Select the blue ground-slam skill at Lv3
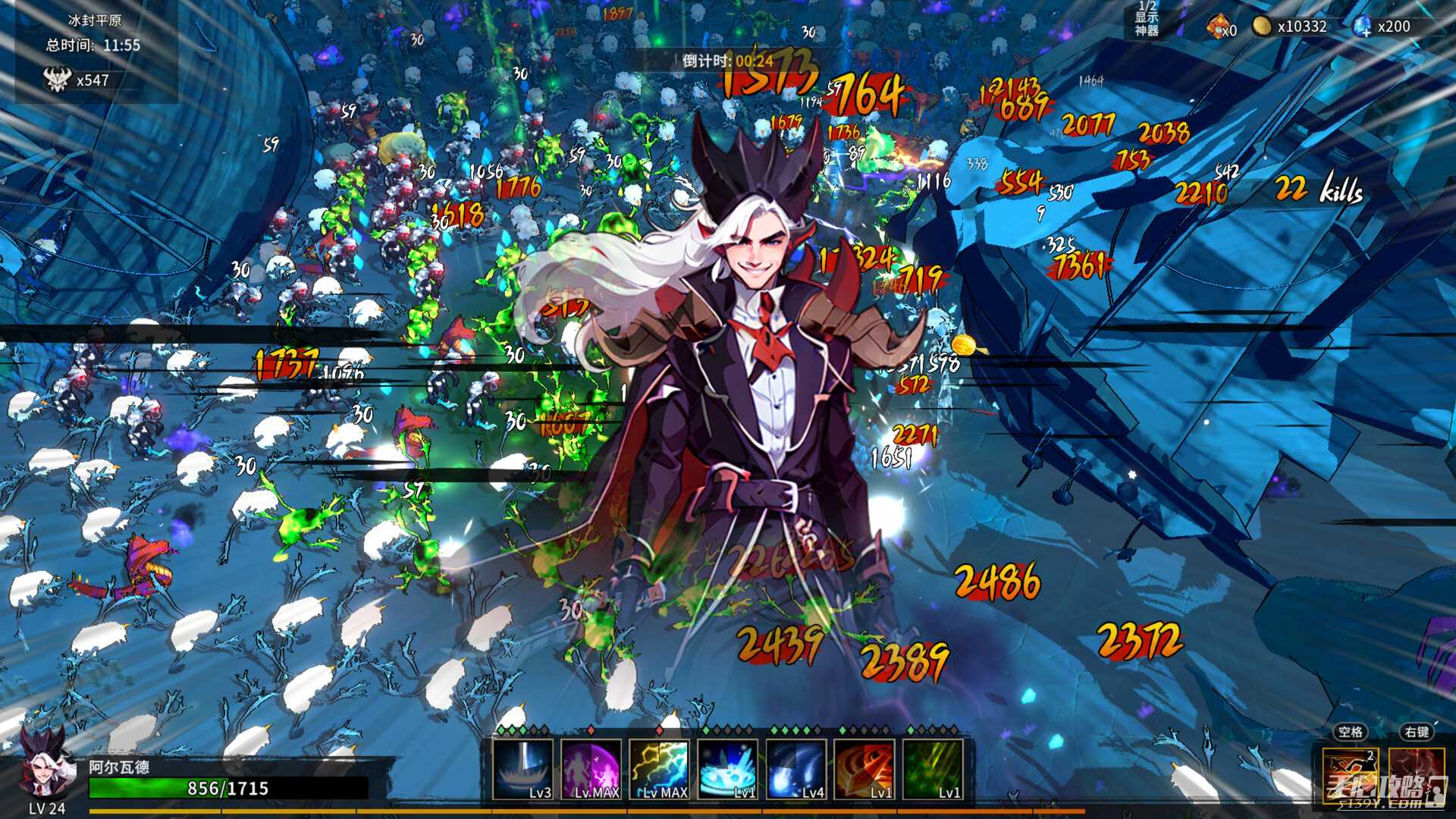Screen dimensions: 1456x819 [x=522, y=770]
